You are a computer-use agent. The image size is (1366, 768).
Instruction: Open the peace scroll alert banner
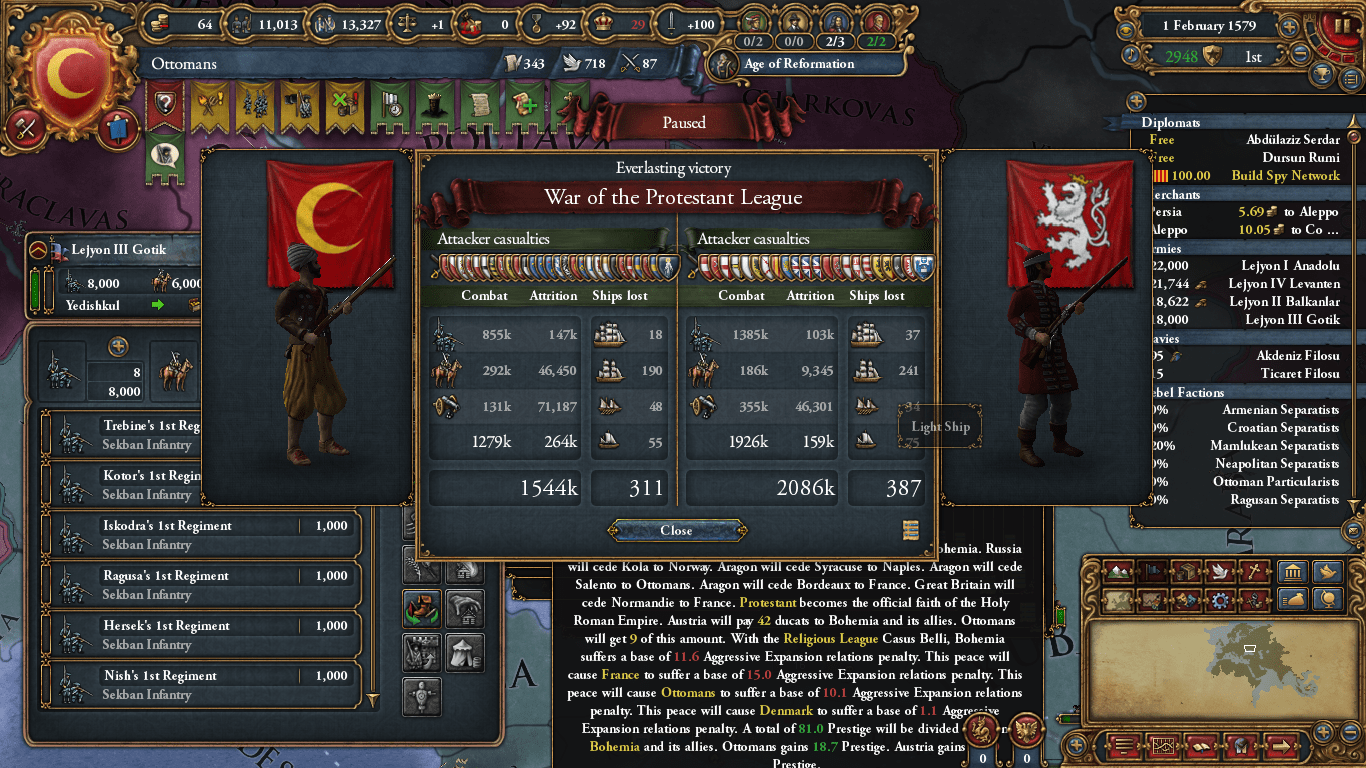point(479,103)
